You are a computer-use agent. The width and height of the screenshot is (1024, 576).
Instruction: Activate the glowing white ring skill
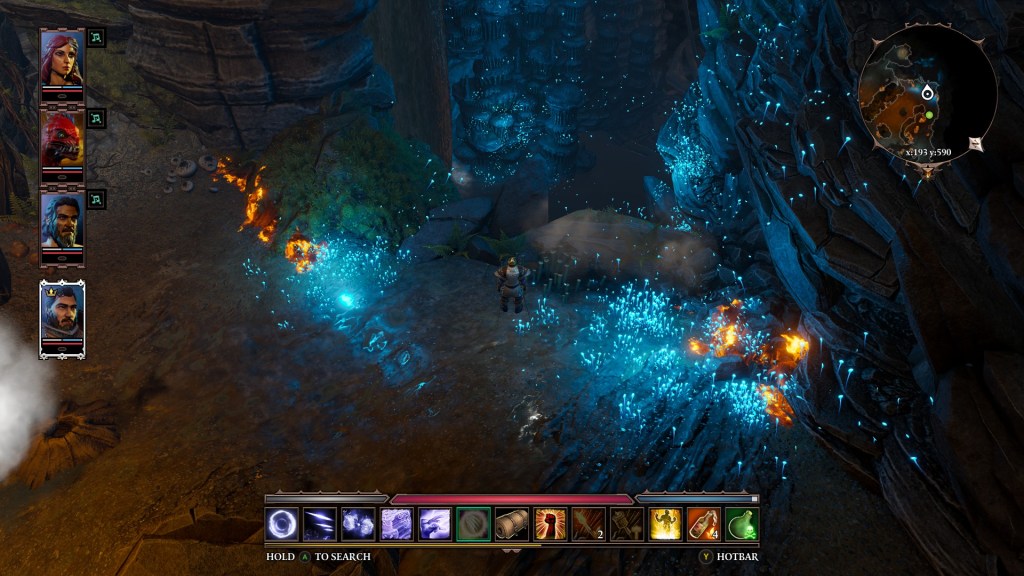pyautogui.click(x=282, y=524)
